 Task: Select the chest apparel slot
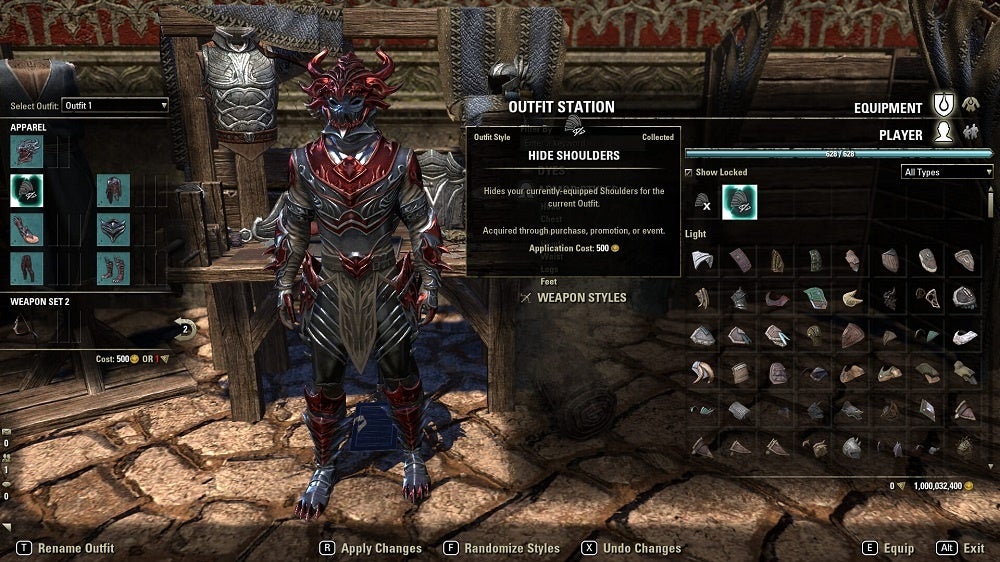coord(113,190)
